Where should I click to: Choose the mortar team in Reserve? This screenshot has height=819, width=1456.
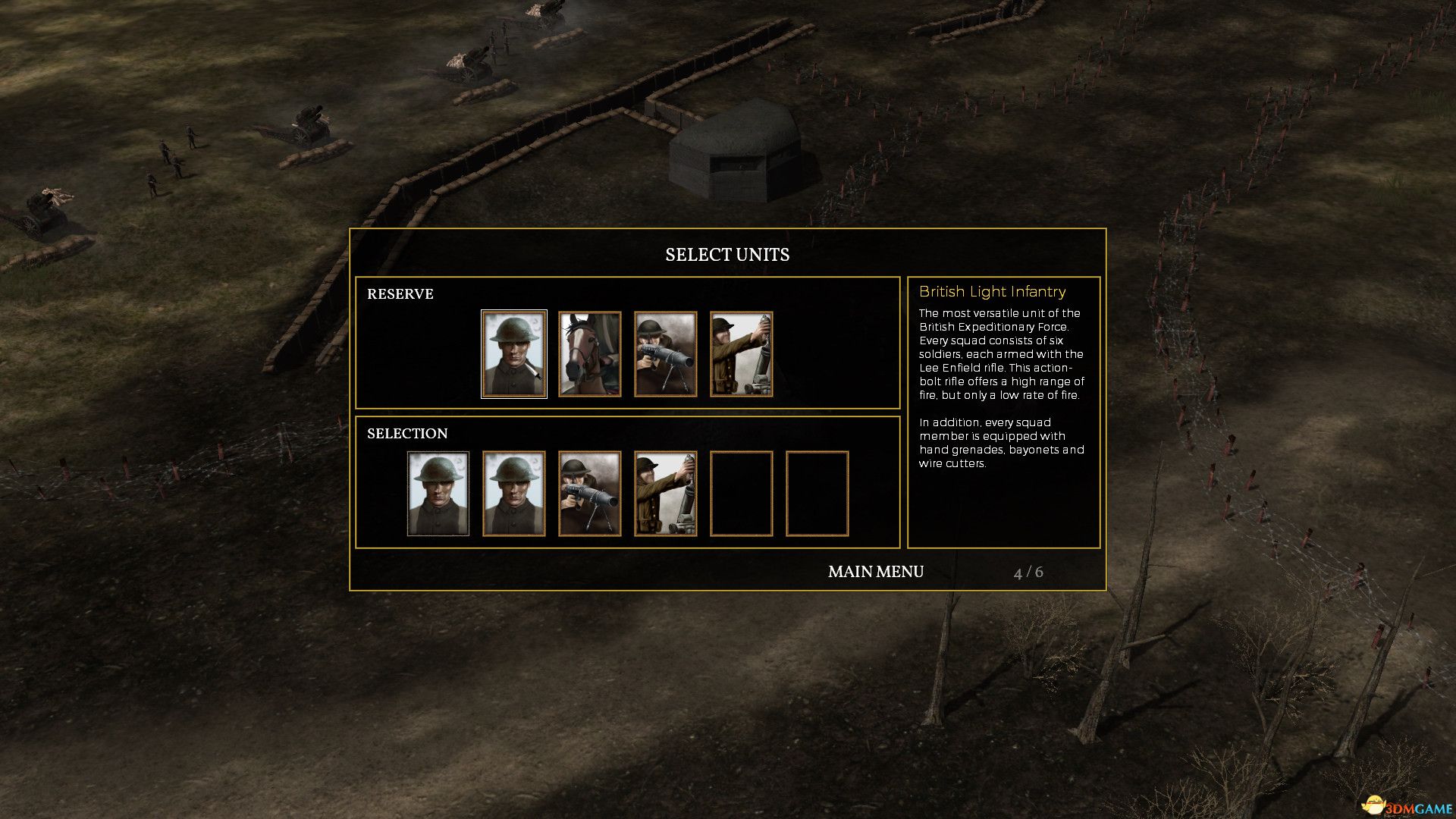coord(742,353)
